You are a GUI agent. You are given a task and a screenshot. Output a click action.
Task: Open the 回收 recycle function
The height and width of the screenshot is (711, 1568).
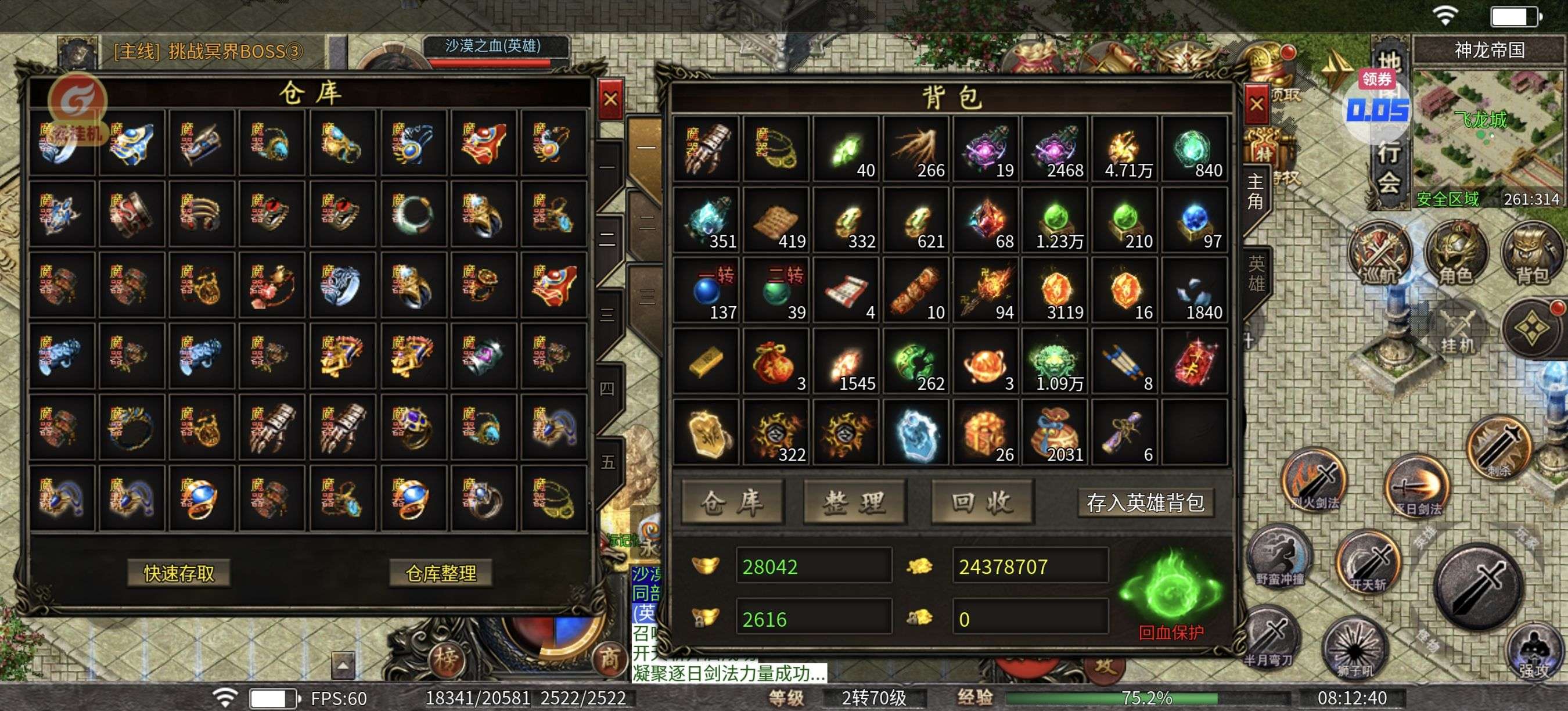coord(982,502)
